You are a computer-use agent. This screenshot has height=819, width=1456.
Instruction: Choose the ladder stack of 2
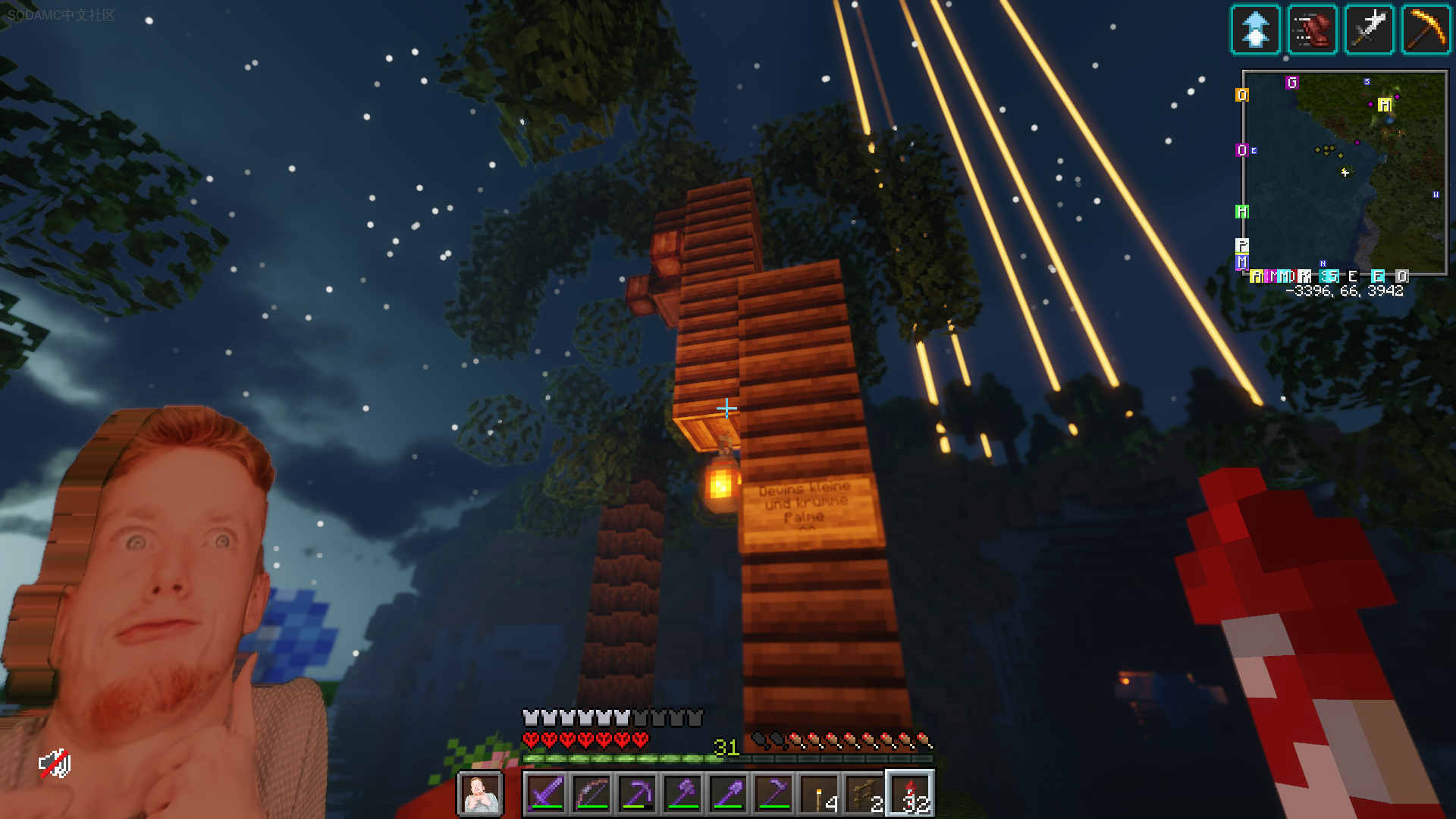(865, 794)
